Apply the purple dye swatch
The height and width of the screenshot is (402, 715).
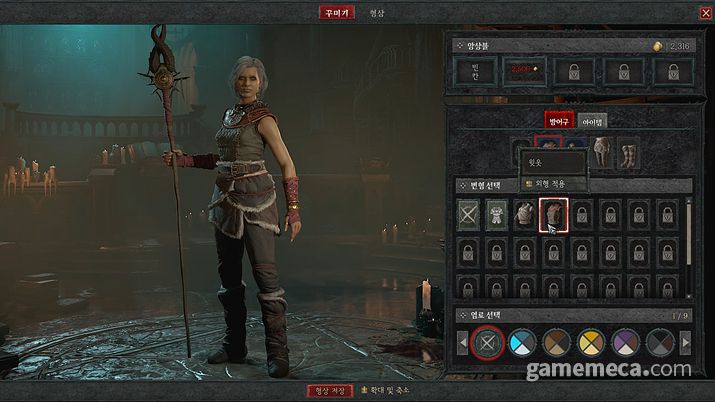coord(624,342)
